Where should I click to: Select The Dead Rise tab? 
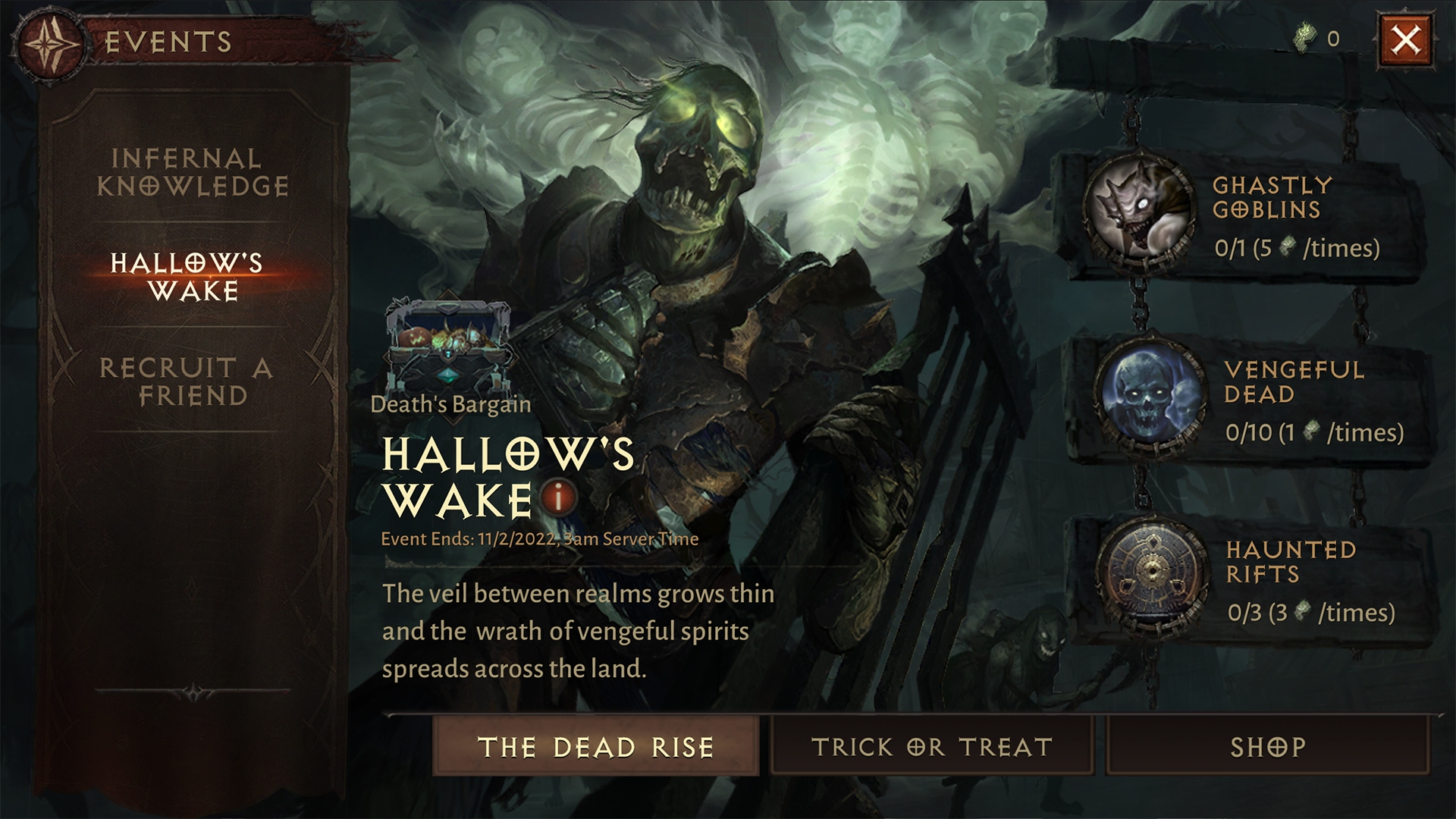coord(598,748)
